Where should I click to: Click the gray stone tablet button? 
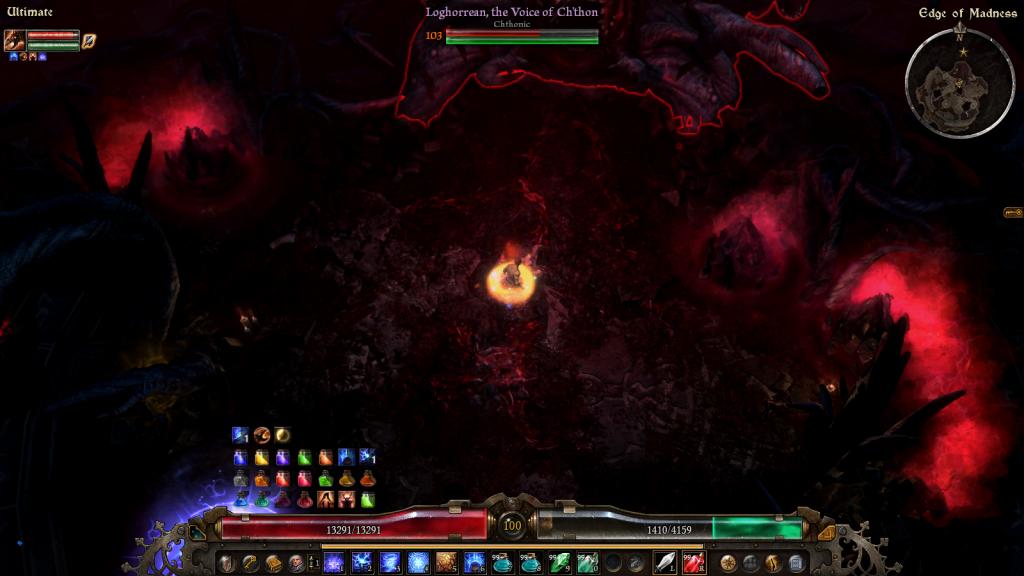pos(796,563)
